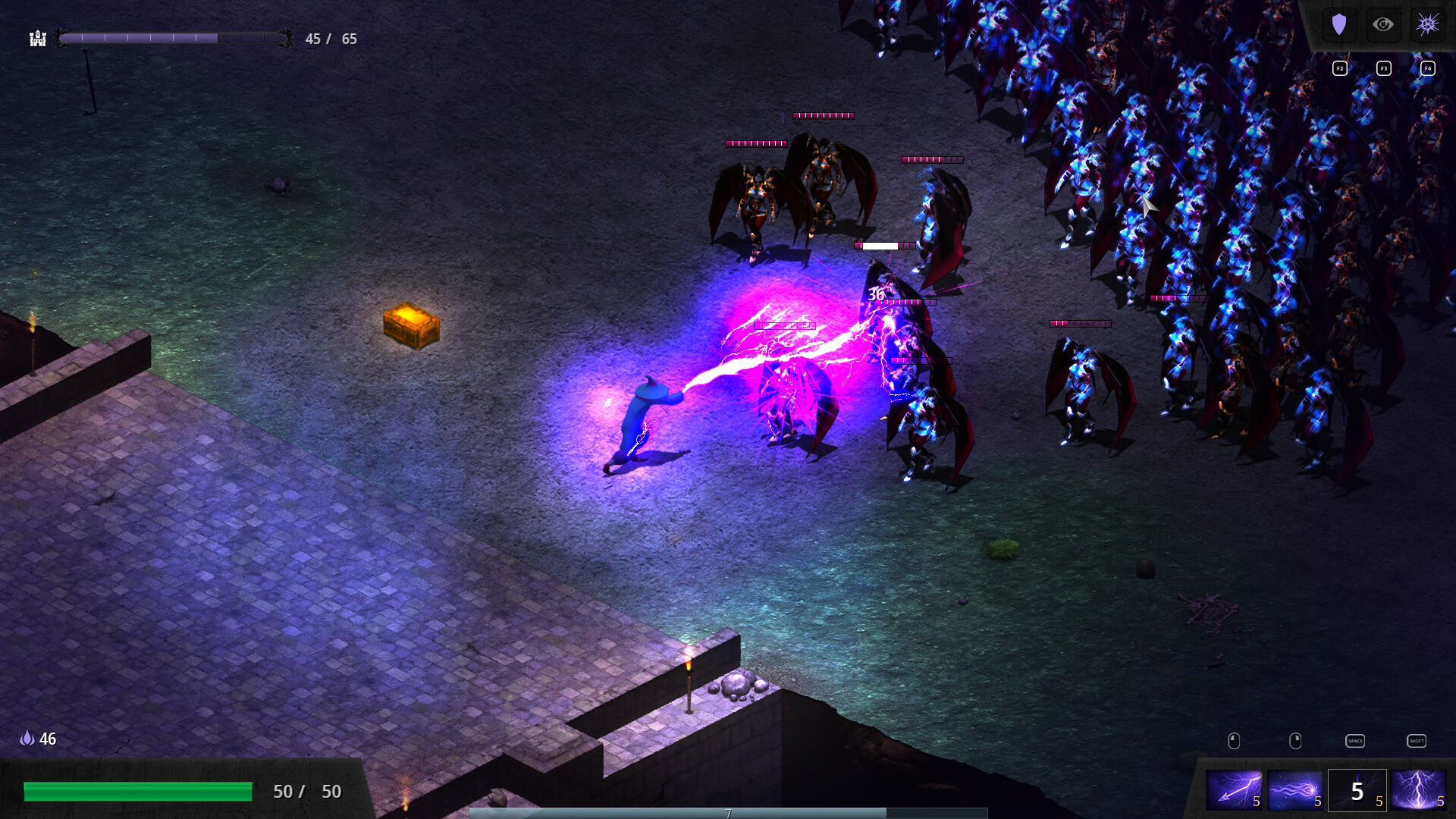Click the green health bar showing 50/50
This screenshot has height=819, width=1456.
pos(139,791)
